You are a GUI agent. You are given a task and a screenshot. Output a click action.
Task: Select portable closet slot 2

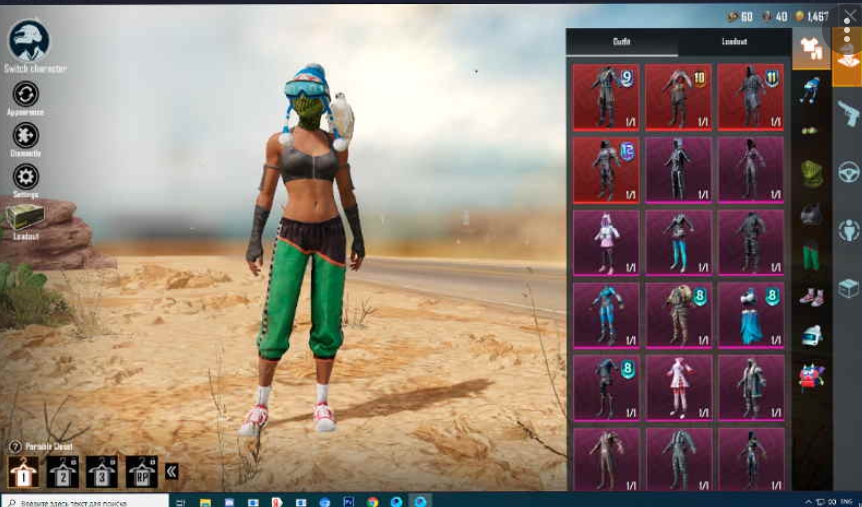[62, 470]
